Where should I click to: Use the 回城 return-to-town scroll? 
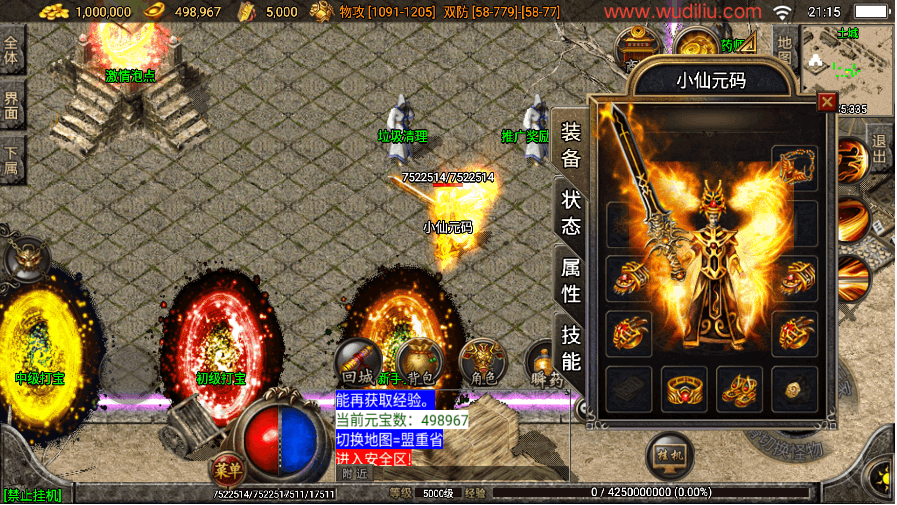(x=358, y=362)
